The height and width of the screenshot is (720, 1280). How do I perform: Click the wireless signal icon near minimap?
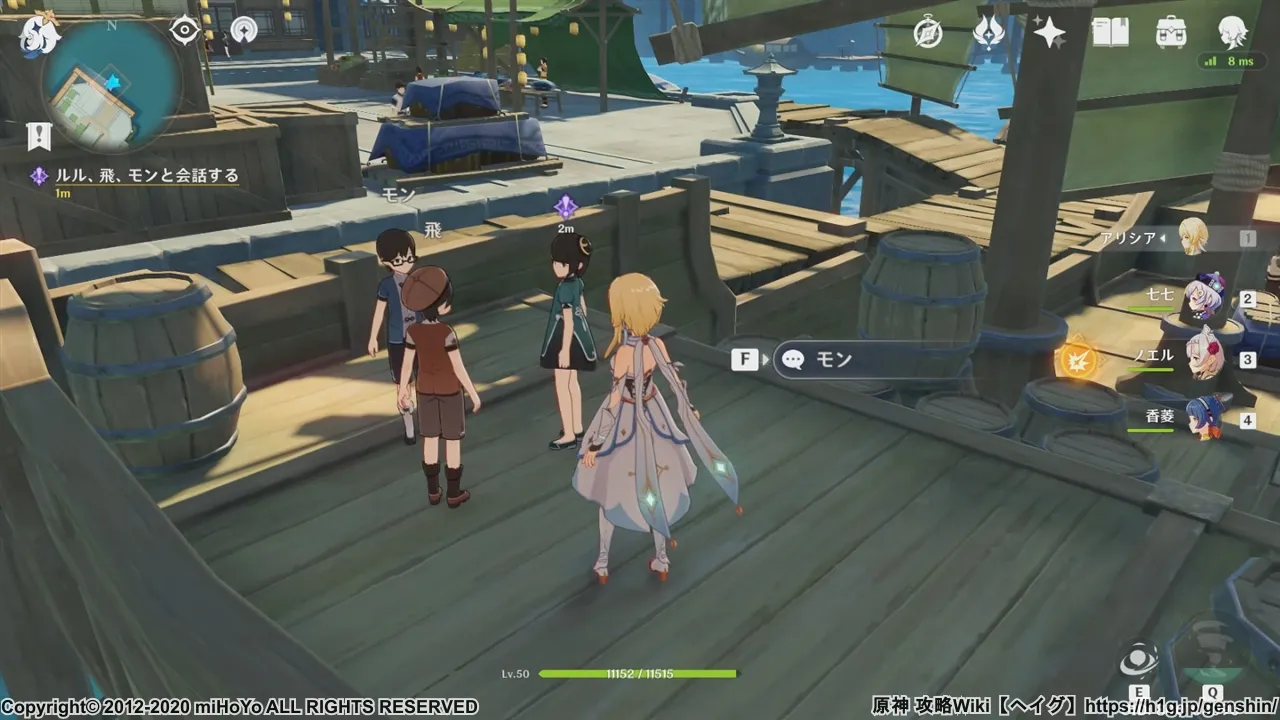click(244, 30)
